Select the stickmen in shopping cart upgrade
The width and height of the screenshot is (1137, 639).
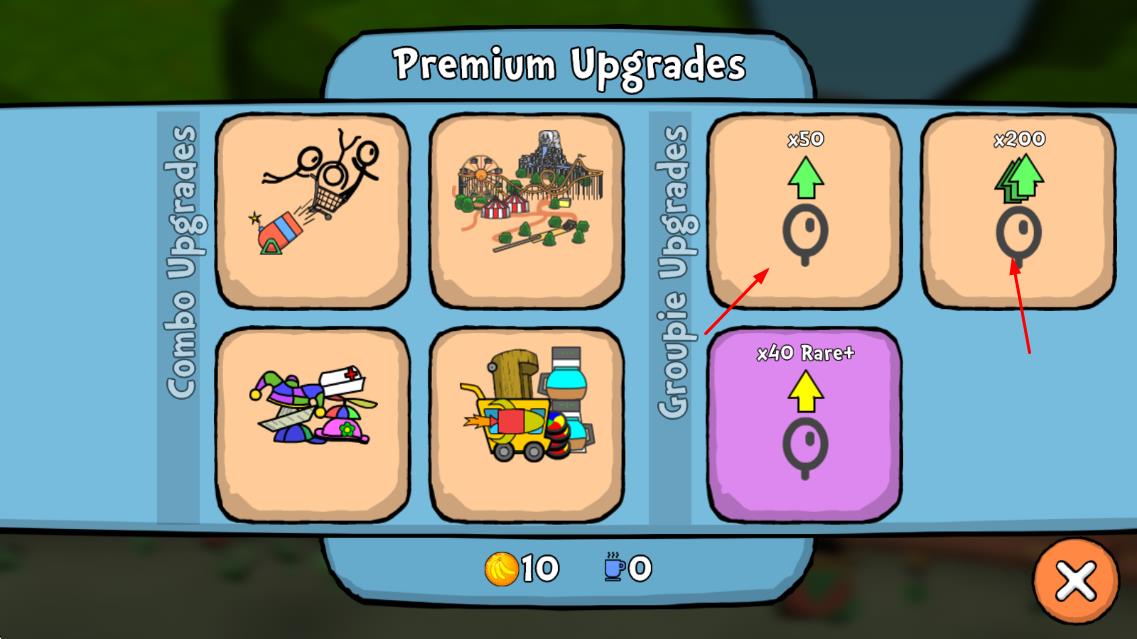click(313, 210)
